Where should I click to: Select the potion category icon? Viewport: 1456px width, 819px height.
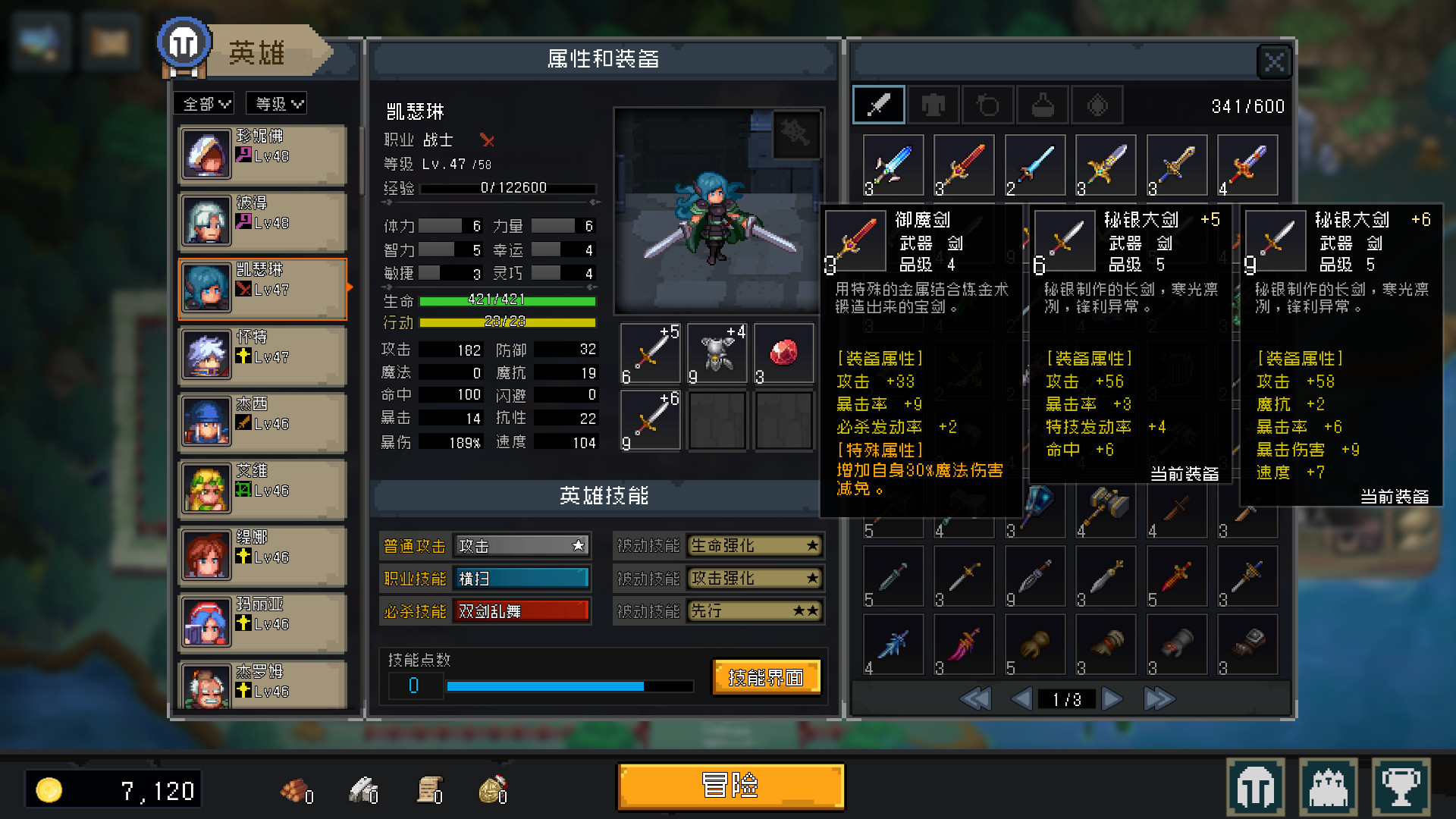1043,105
